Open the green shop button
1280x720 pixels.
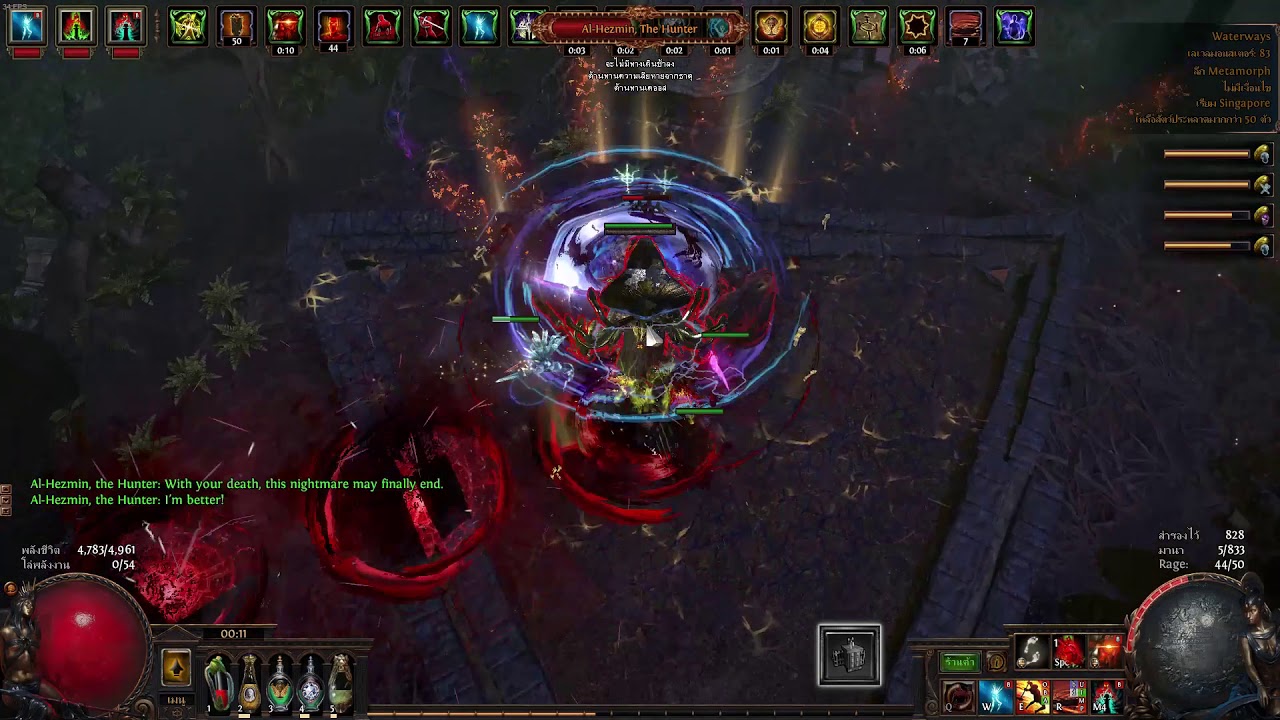pyautogui.click(x=959, y=662)
